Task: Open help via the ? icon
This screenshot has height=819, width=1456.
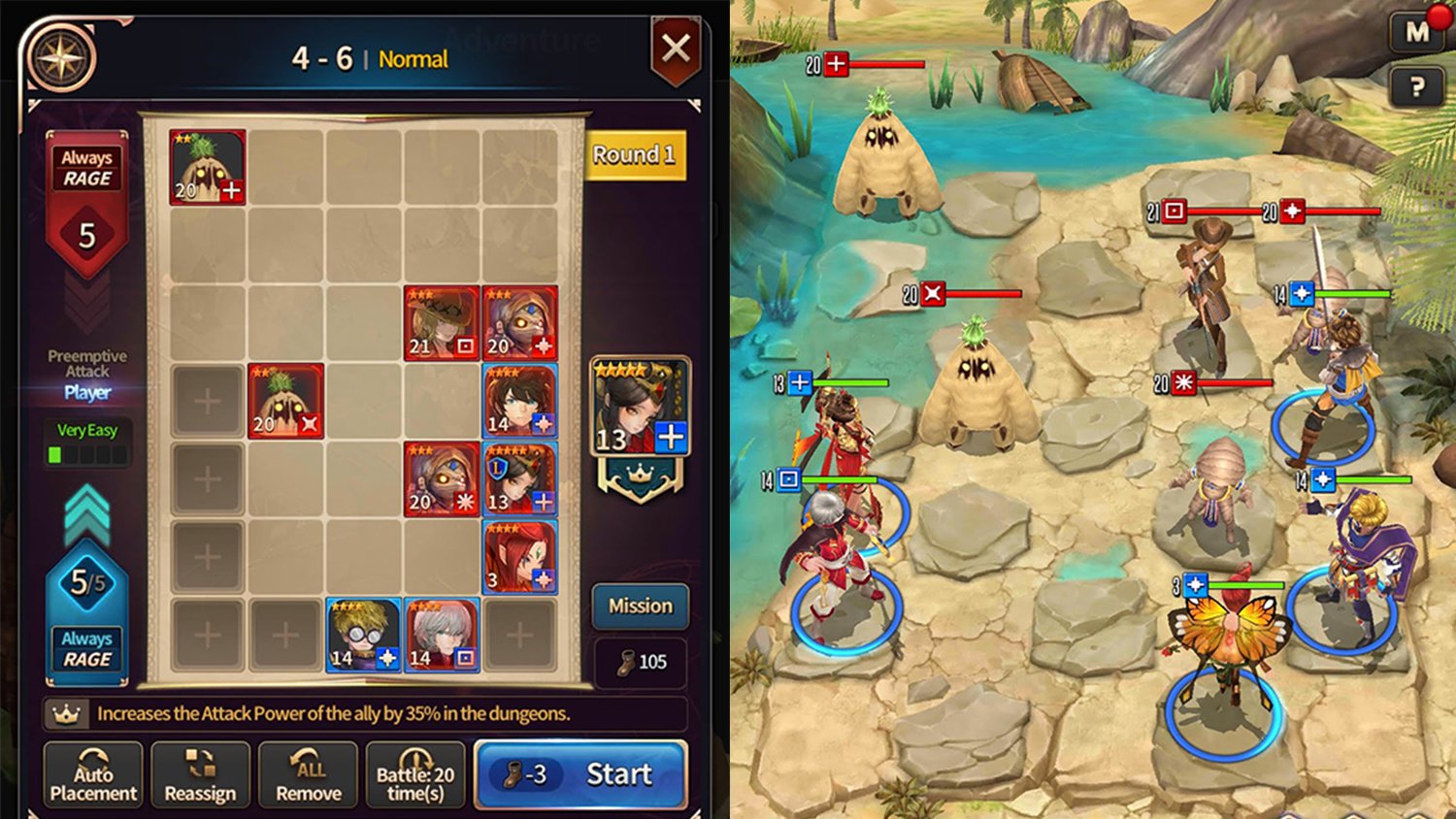Action: (1419, 87)
